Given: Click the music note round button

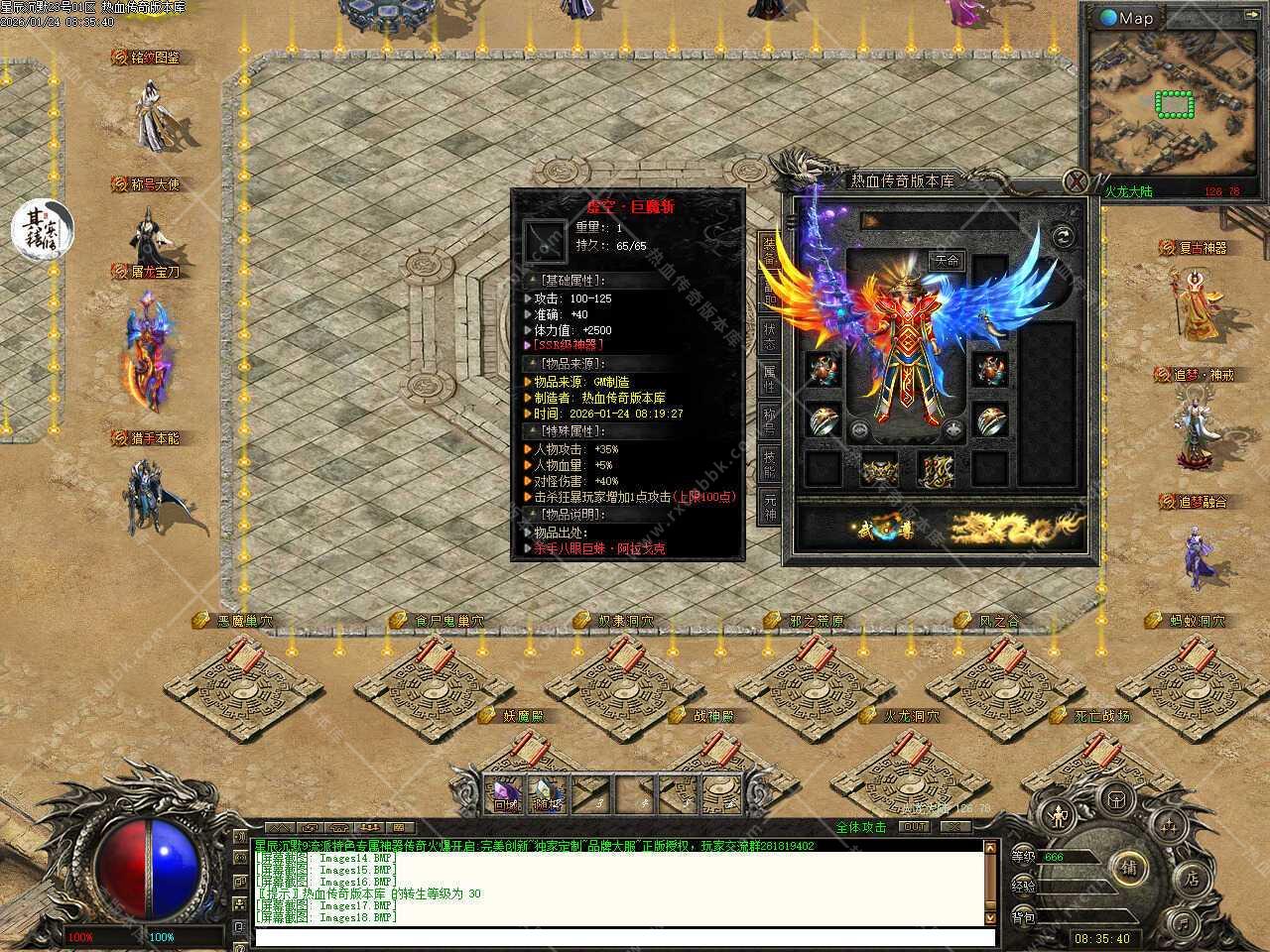Looking at the screenshot, I should click(x=1181, y=925).
